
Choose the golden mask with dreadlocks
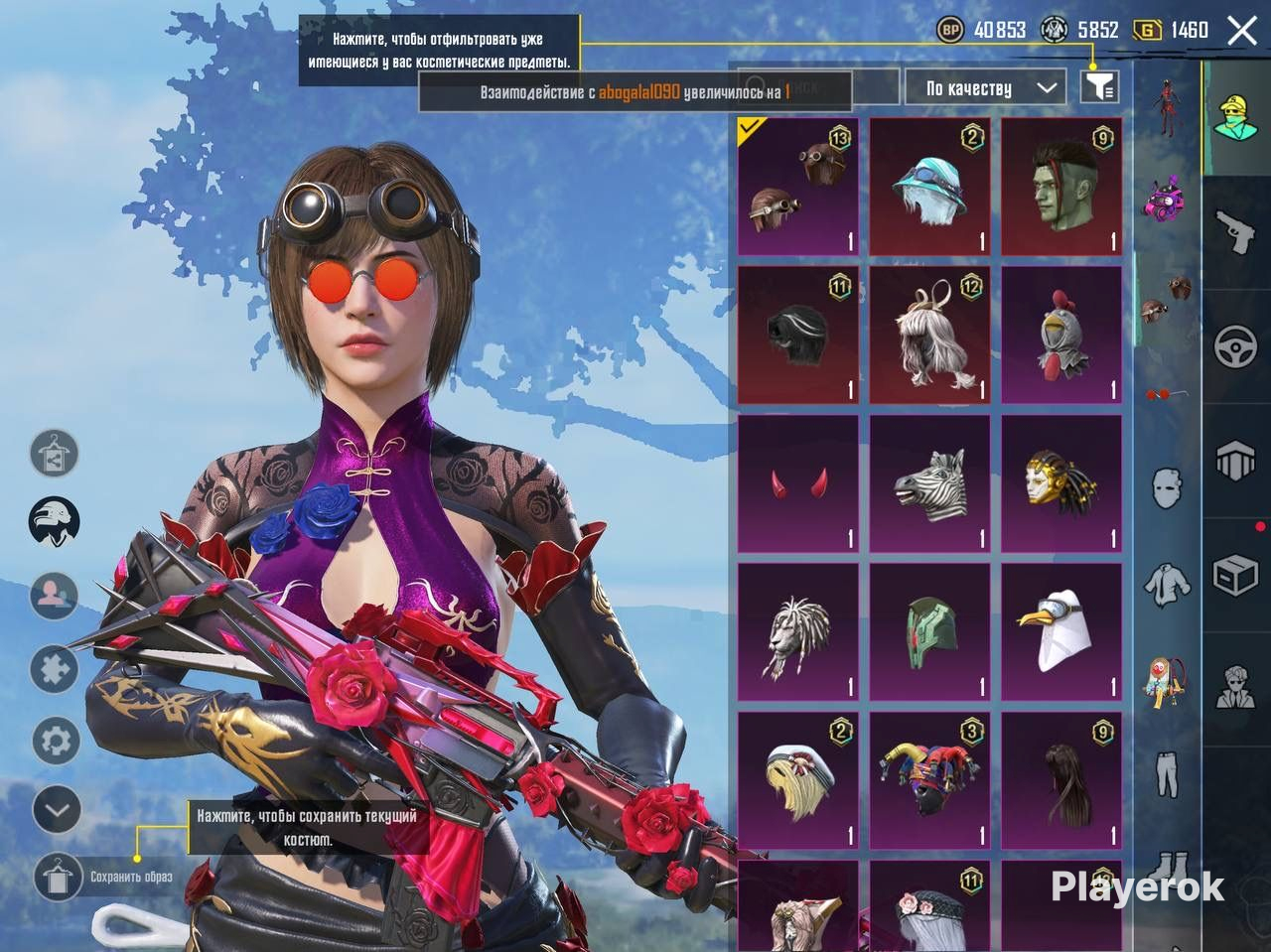1060,484
